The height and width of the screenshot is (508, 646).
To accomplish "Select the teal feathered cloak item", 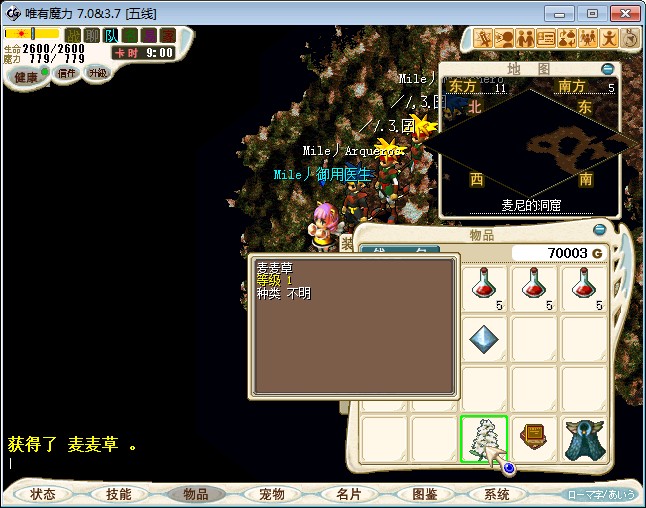I will pos(584,439).
